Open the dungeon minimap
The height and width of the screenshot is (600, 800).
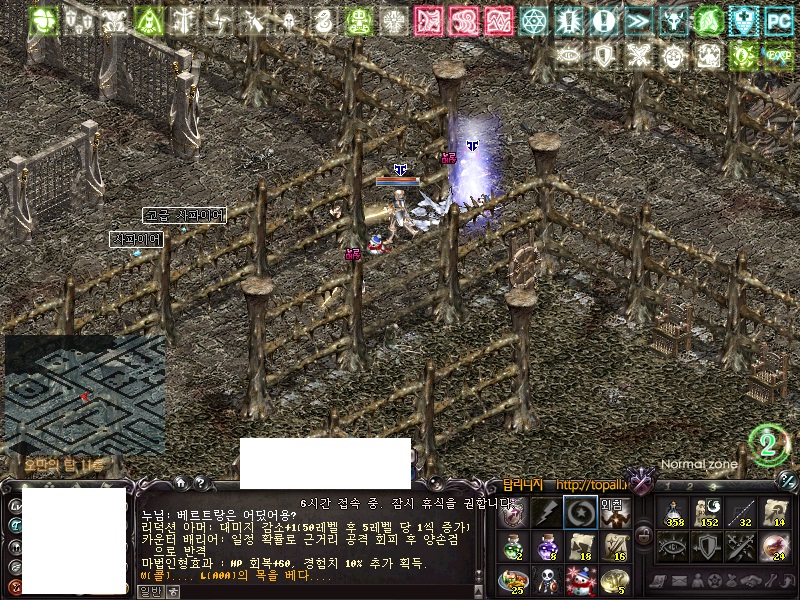click(85, 394)
